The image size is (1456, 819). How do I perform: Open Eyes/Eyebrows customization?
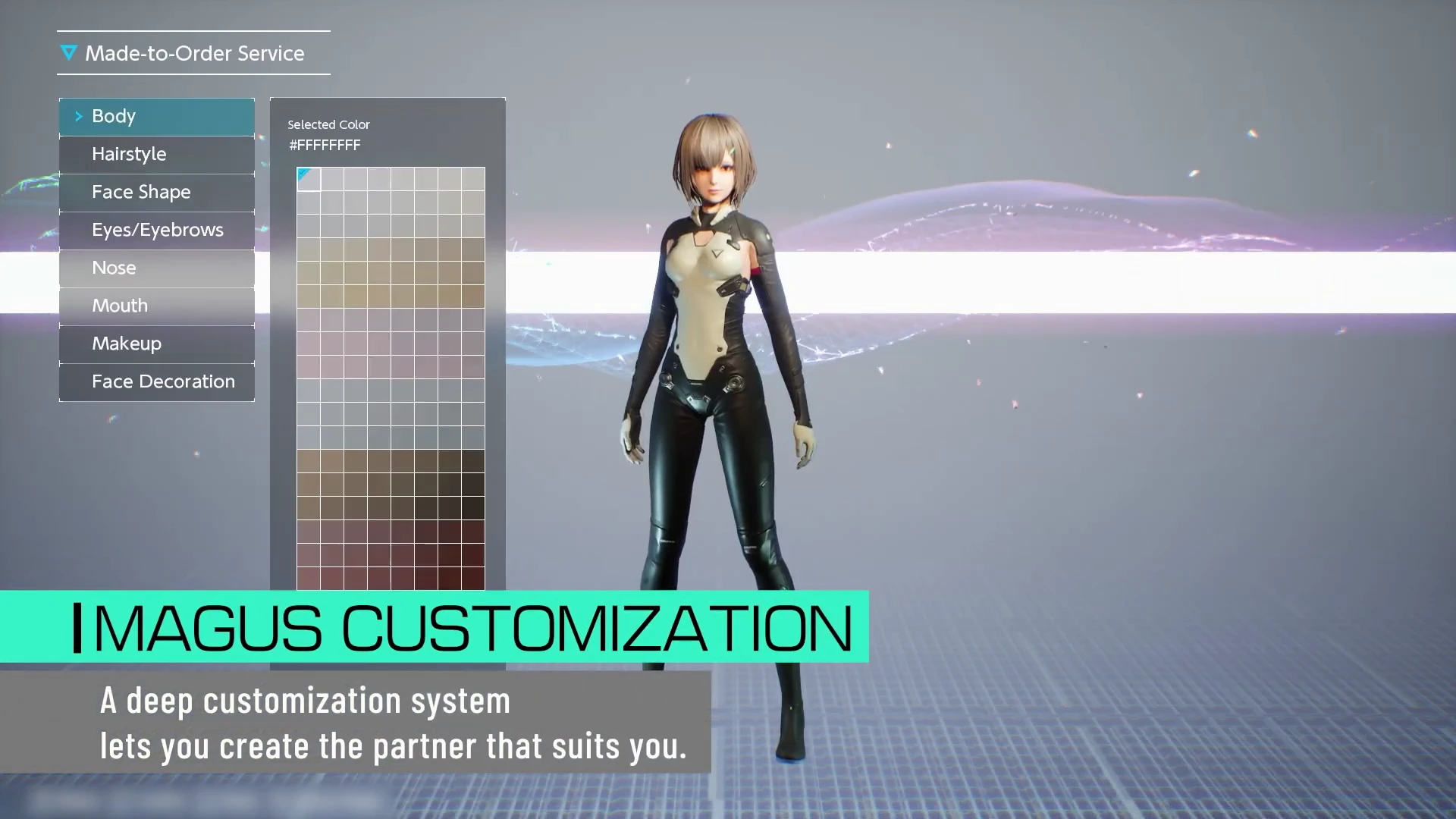157,231
